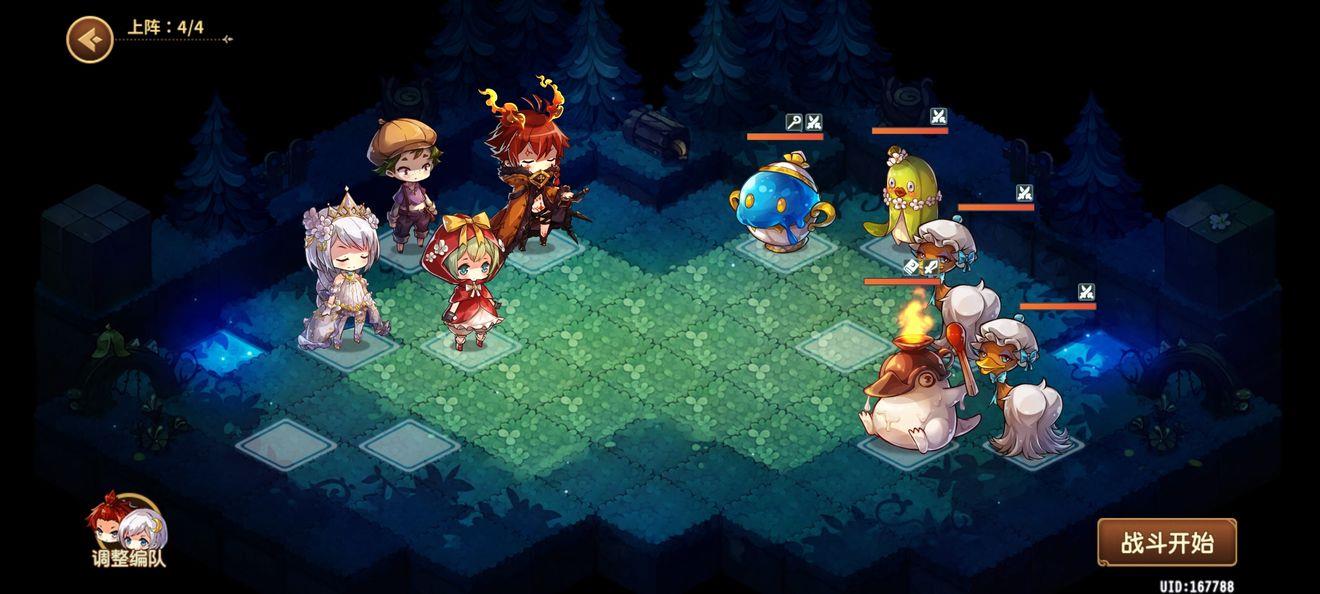
Task: Select the red-hooded girl unit
Action: point(465,285)
